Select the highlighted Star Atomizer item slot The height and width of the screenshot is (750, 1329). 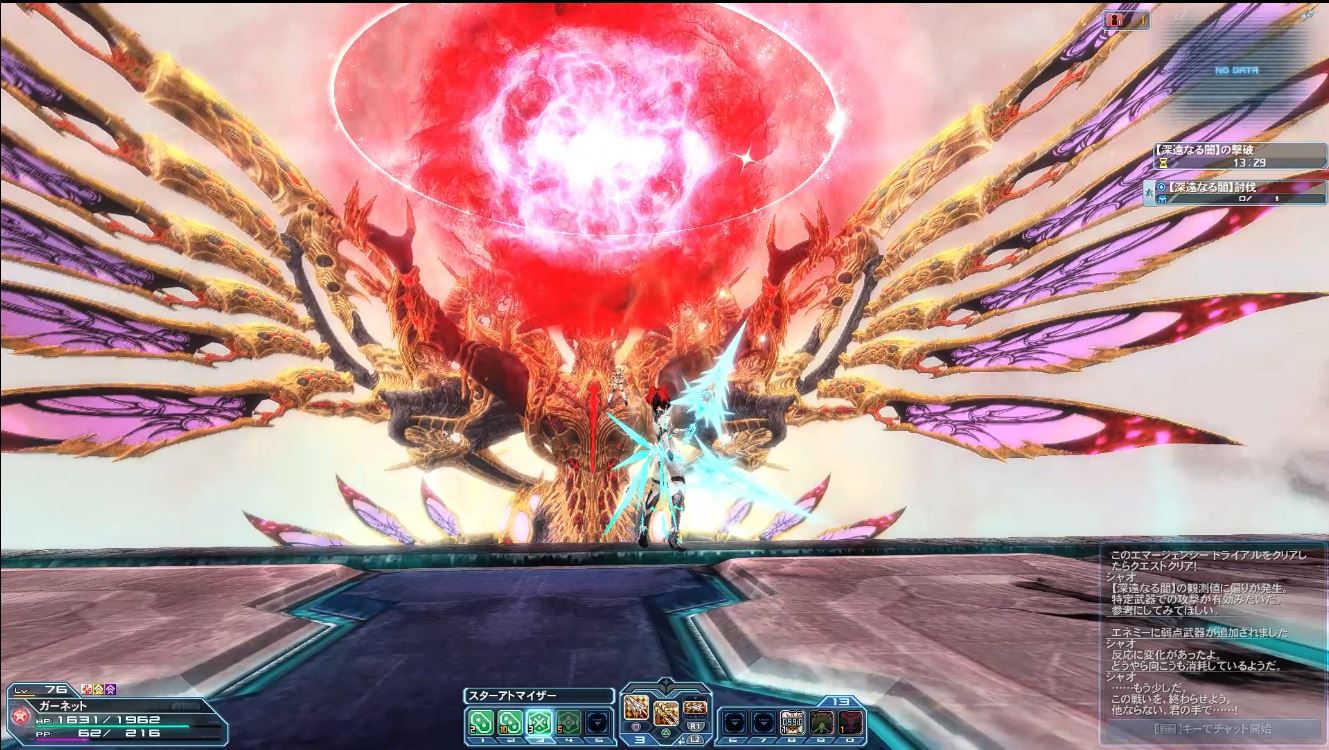[x=540, y=721]
